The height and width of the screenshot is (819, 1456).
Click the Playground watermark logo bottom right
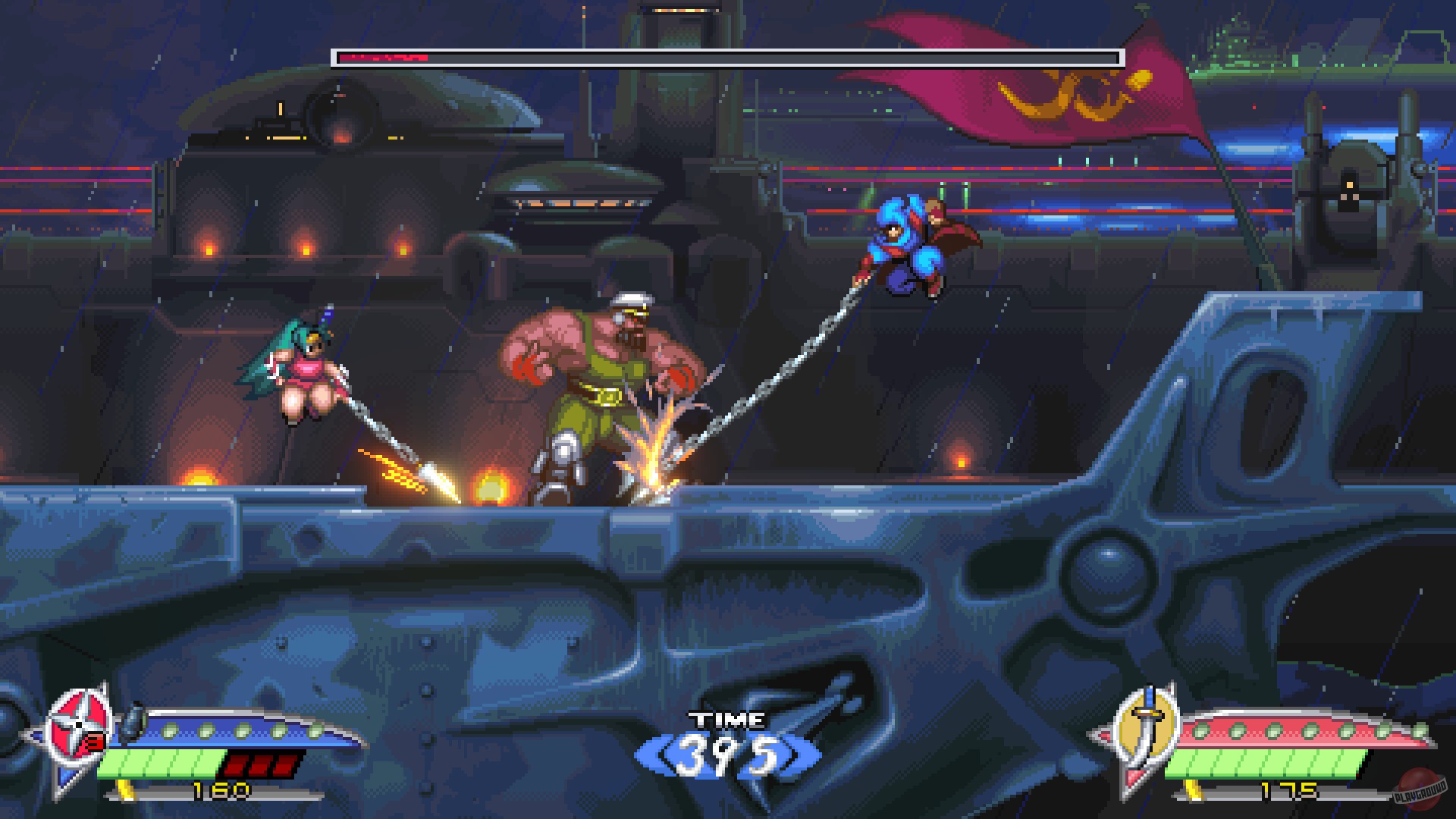(1418, 791)
